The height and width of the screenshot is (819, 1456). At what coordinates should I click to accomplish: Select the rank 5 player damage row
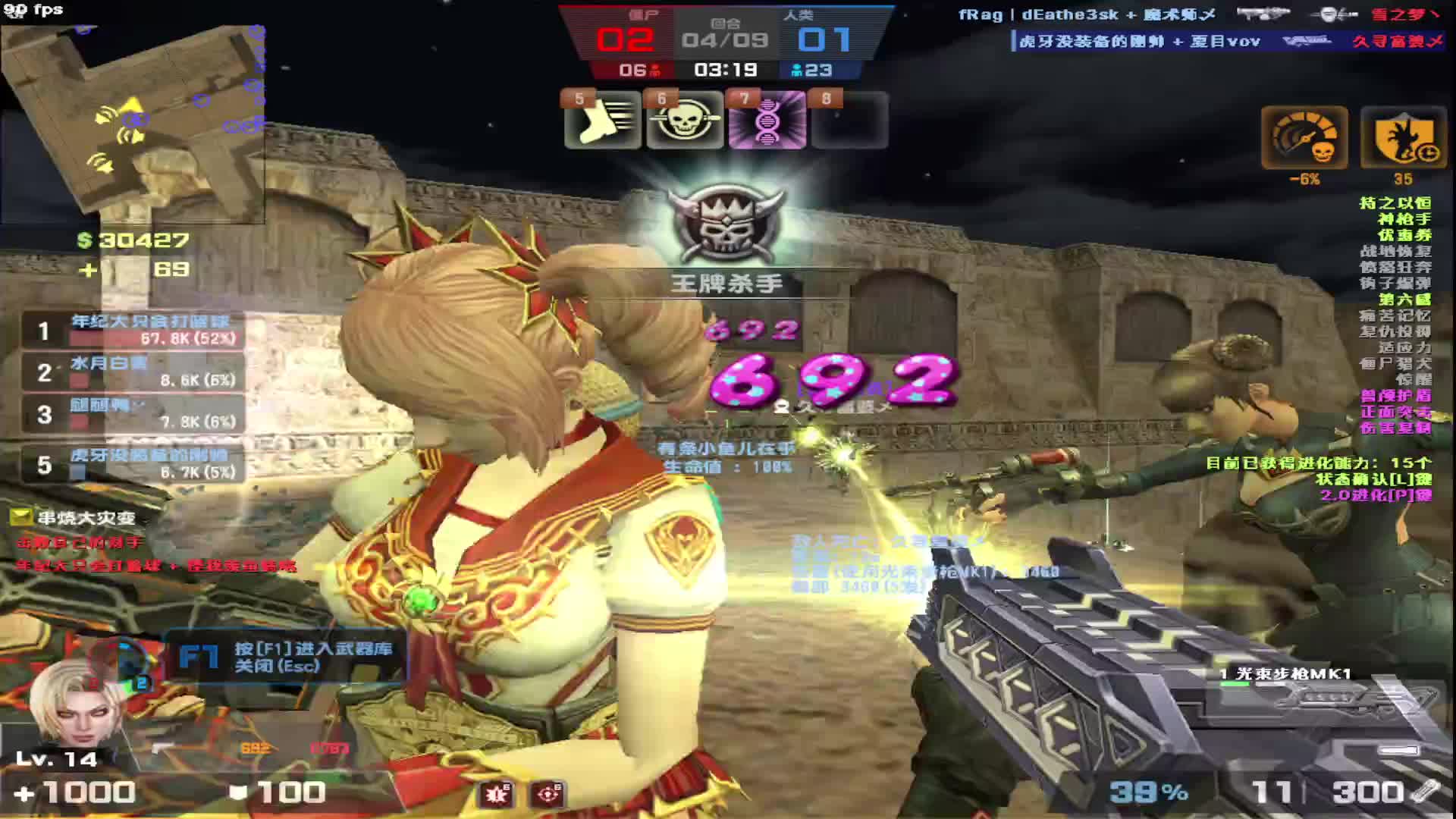point(133,463)
